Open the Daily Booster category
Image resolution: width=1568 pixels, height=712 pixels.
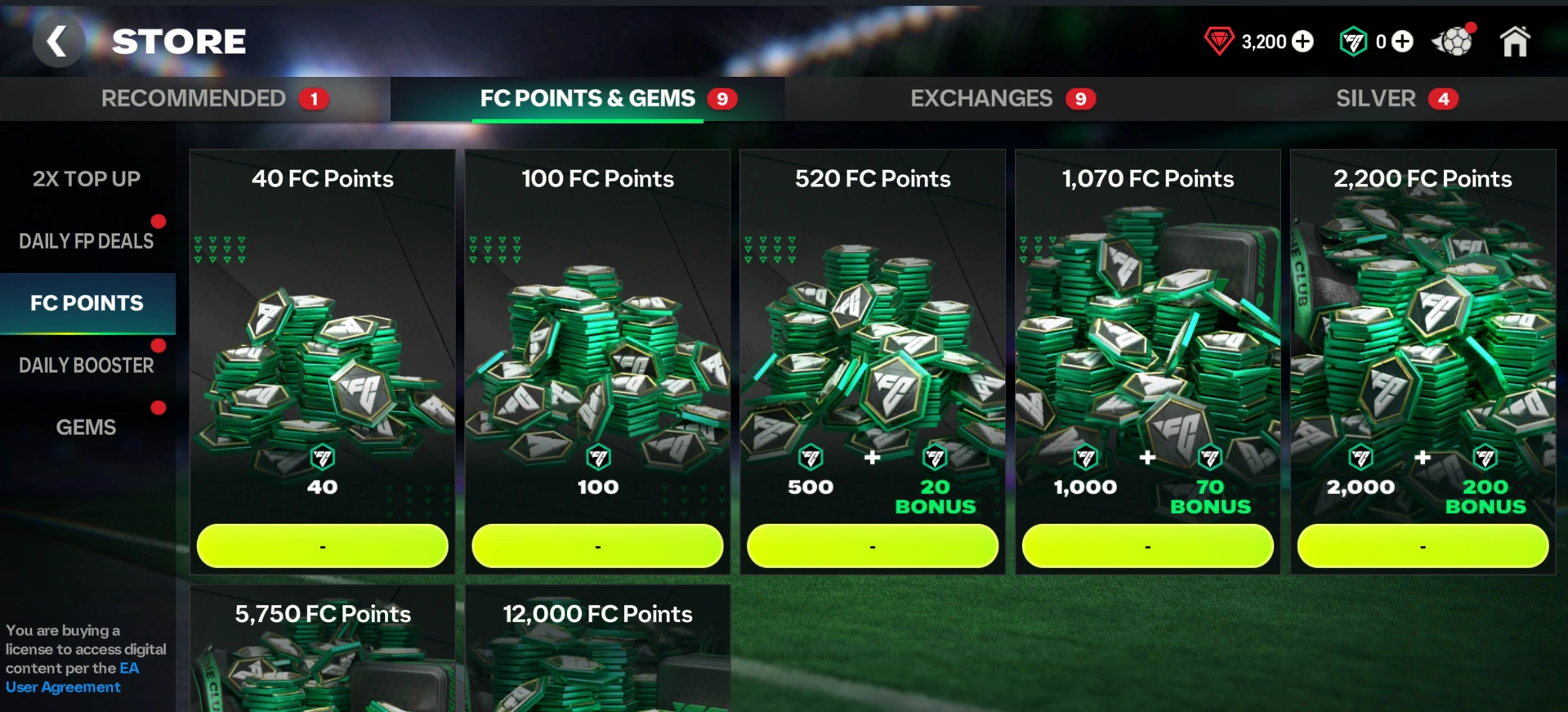(87, 365)
